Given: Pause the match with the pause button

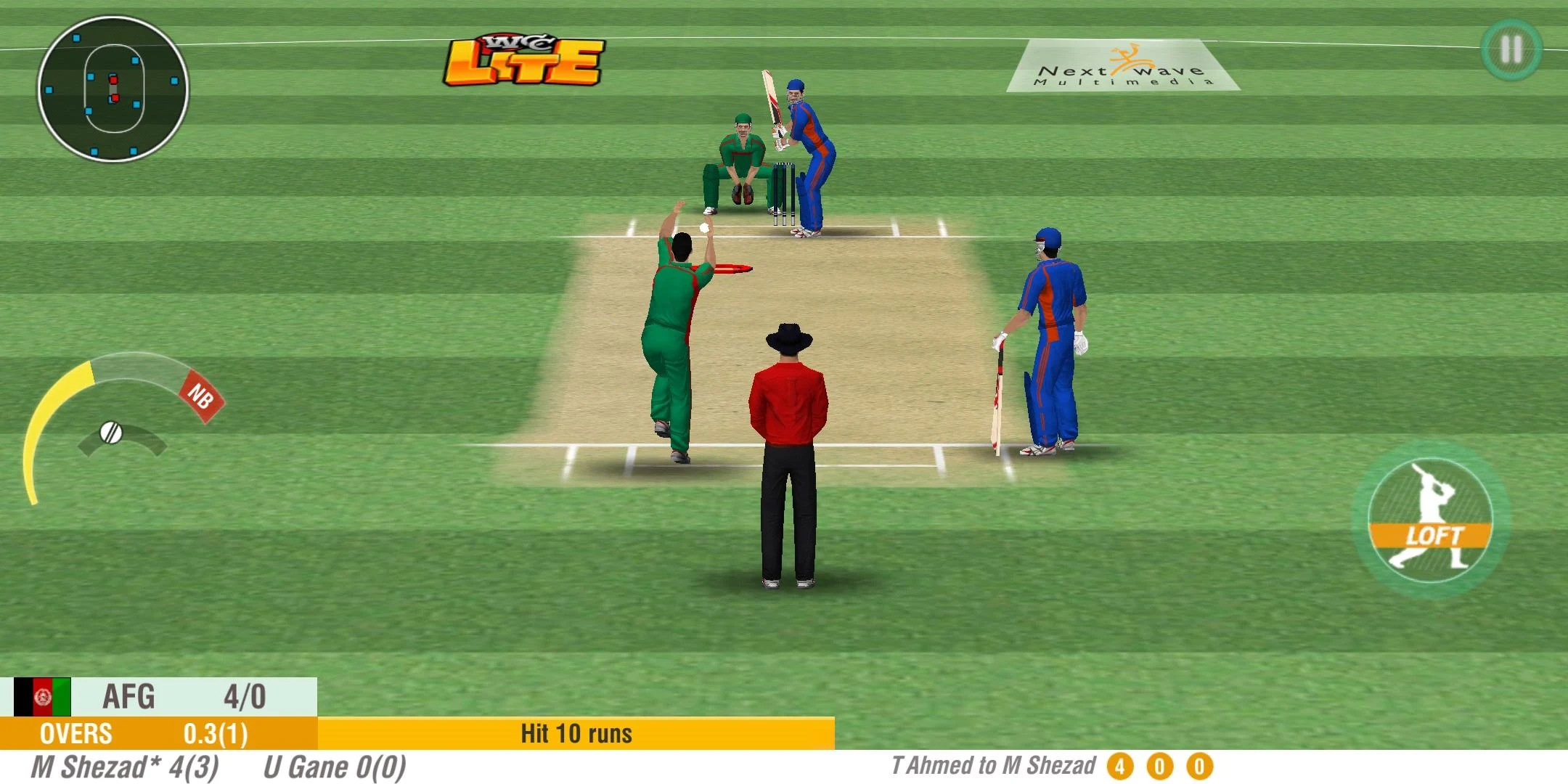Looking at the screenshot, I should [1511, 49].
